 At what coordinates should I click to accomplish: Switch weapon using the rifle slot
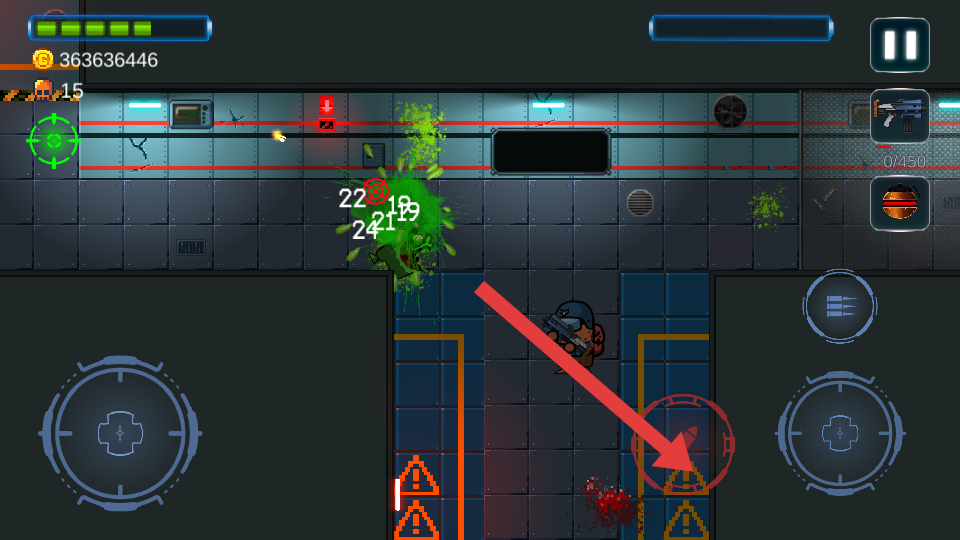[899, 116]
